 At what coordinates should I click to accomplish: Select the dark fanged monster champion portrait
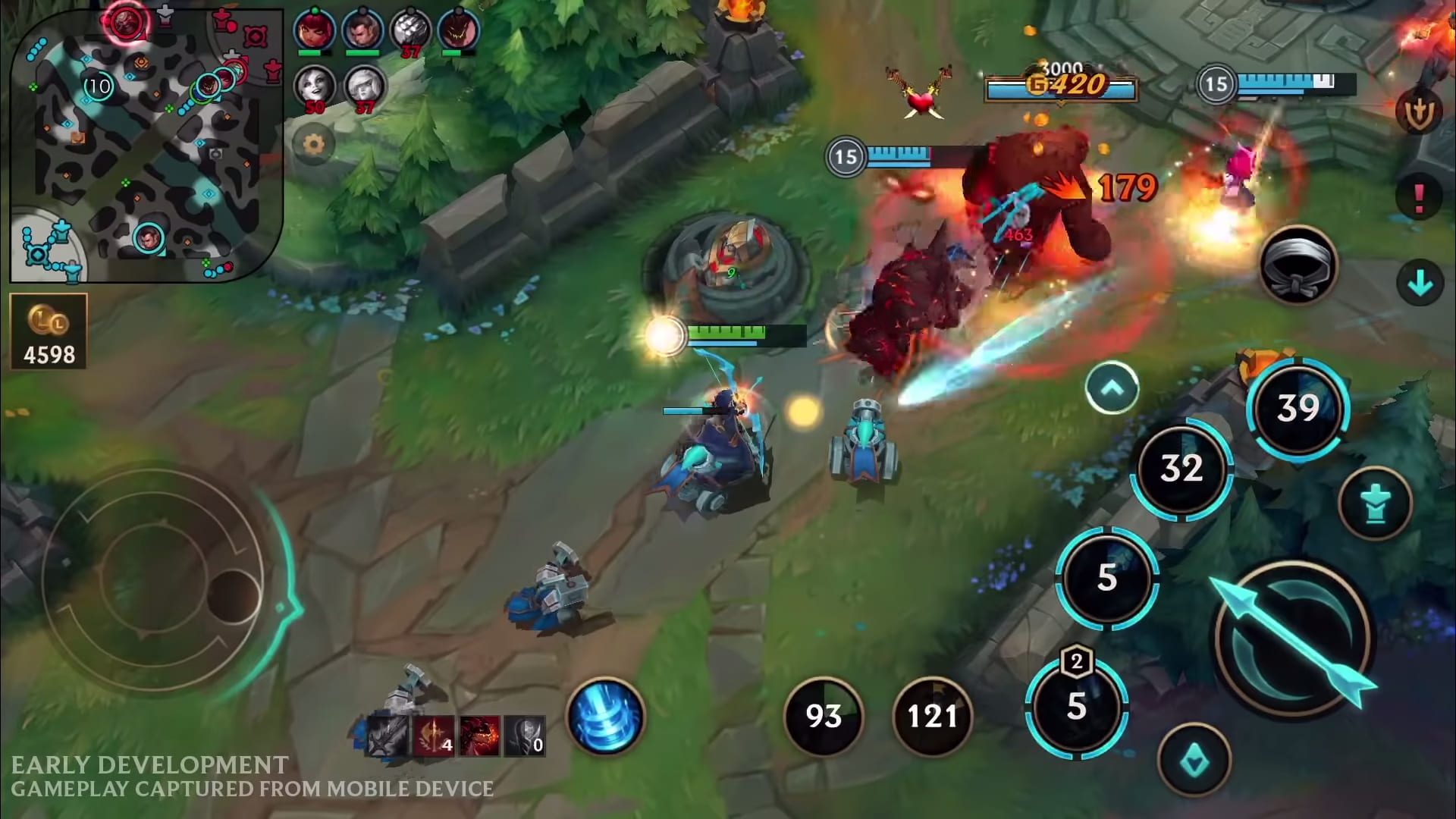point(459,30)
